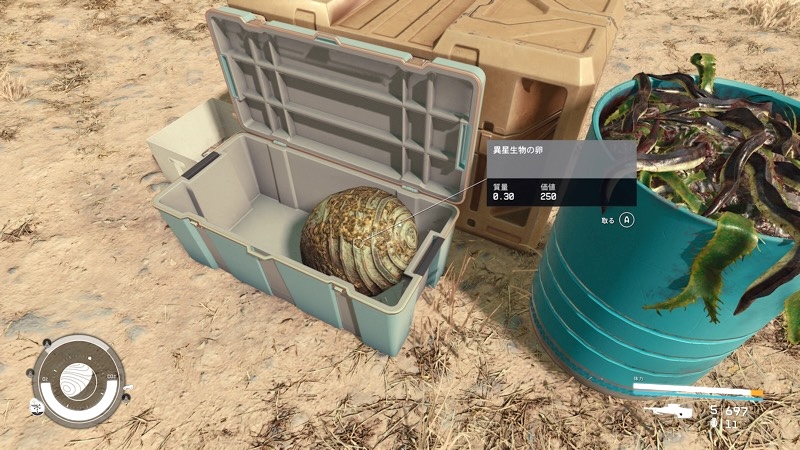Viewport: 800px width, 450px height.
Task: Click the circular planet compass scanner
Action: pyautogui.click(x=76, y=381)
